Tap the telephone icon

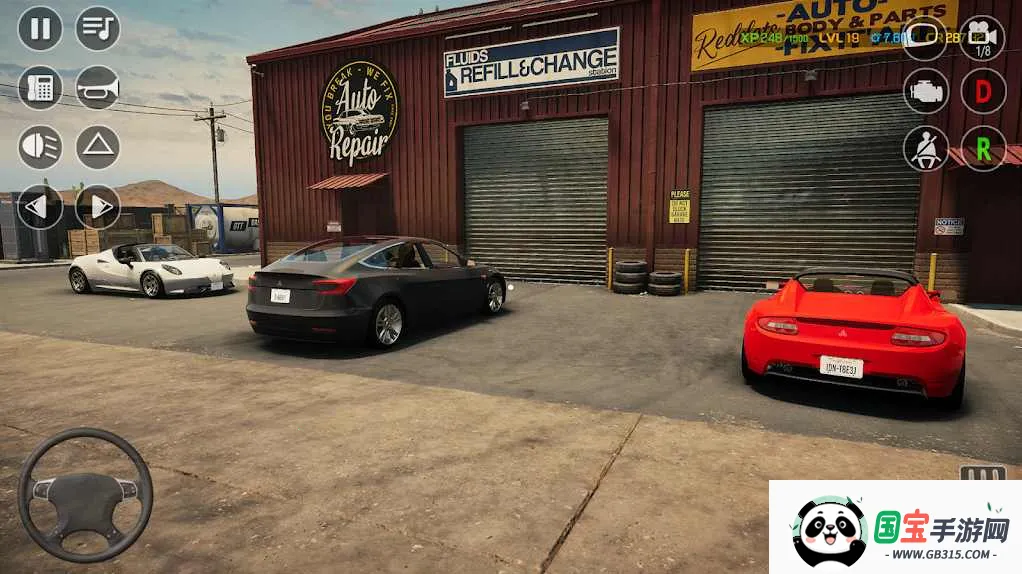pyautogui.click(x=40, y=88)
